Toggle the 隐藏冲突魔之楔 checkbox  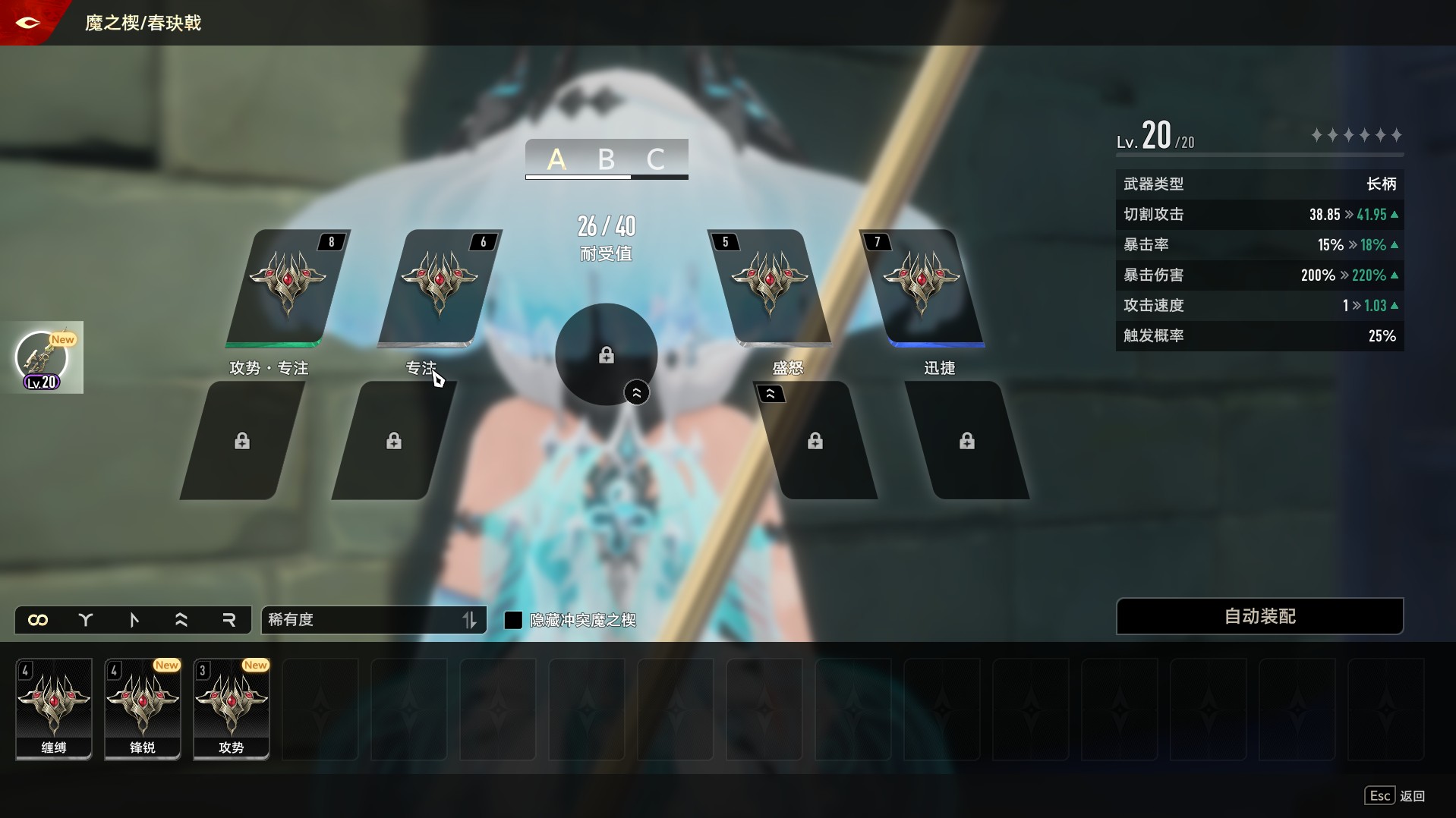514,620
